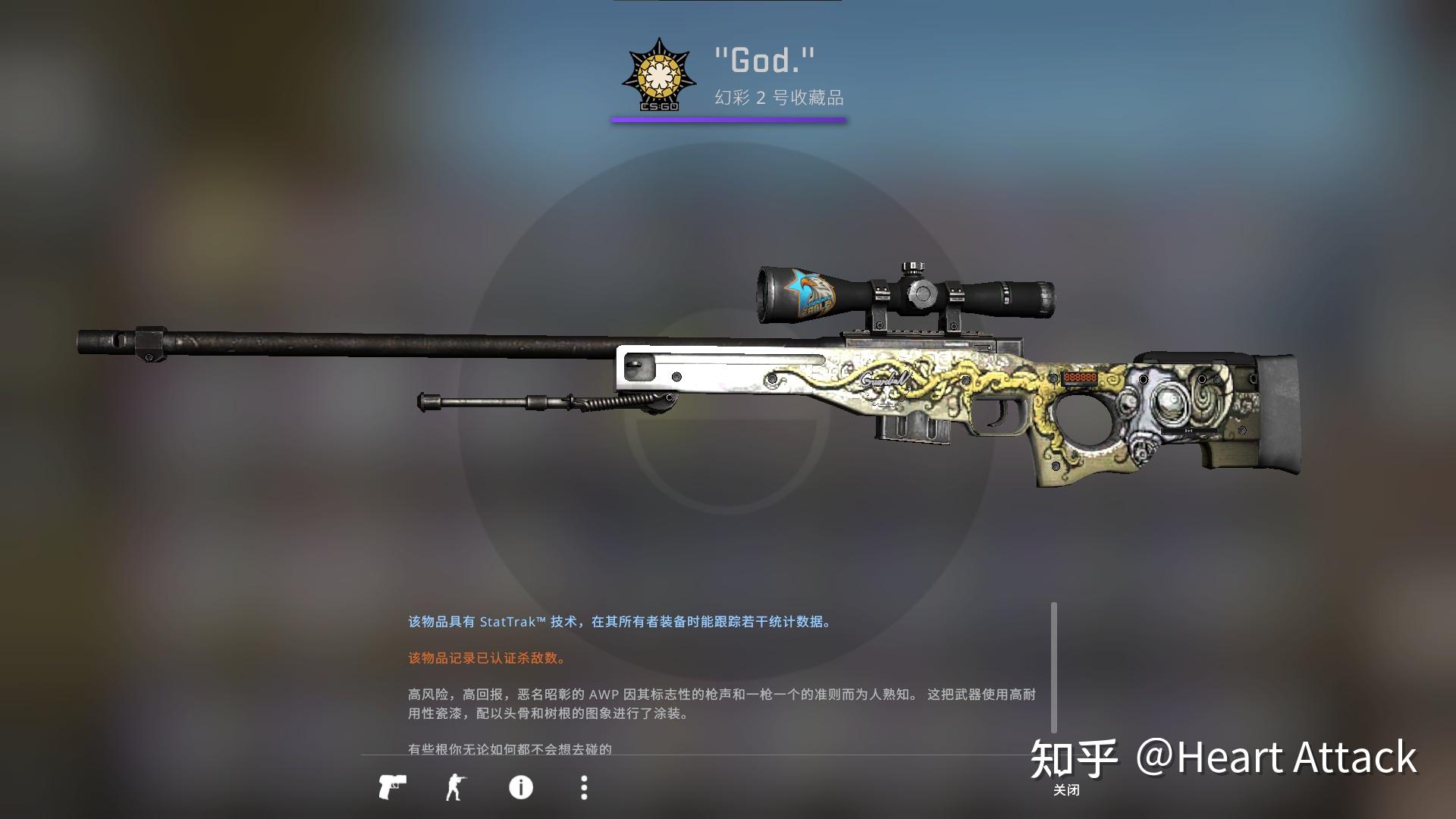Toggle the StatTrak technology description line
Image resolution: width=1456 pixels, height=819 pixels.
pos(620,623)
